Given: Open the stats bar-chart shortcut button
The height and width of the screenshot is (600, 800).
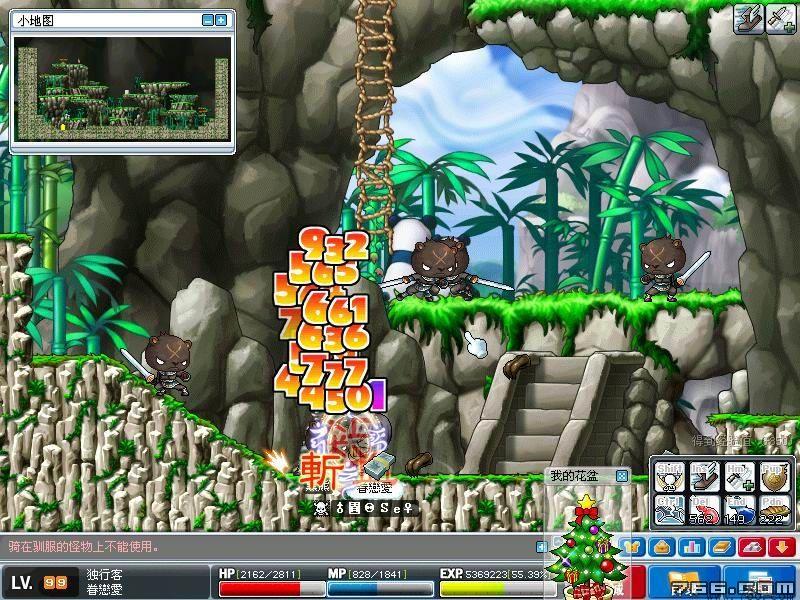Looking at the screenshot, I should [689, 546].
